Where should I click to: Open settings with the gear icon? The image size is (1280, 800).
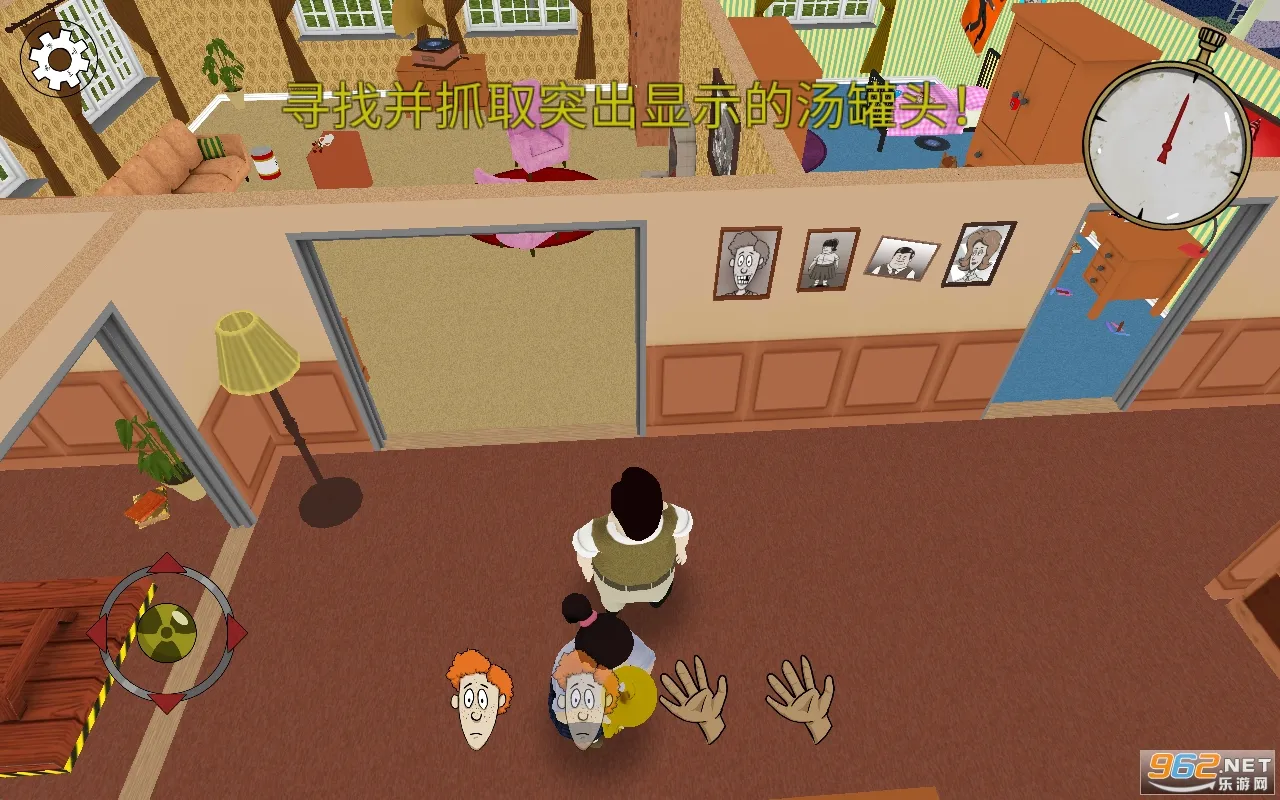tap(59, 59)
